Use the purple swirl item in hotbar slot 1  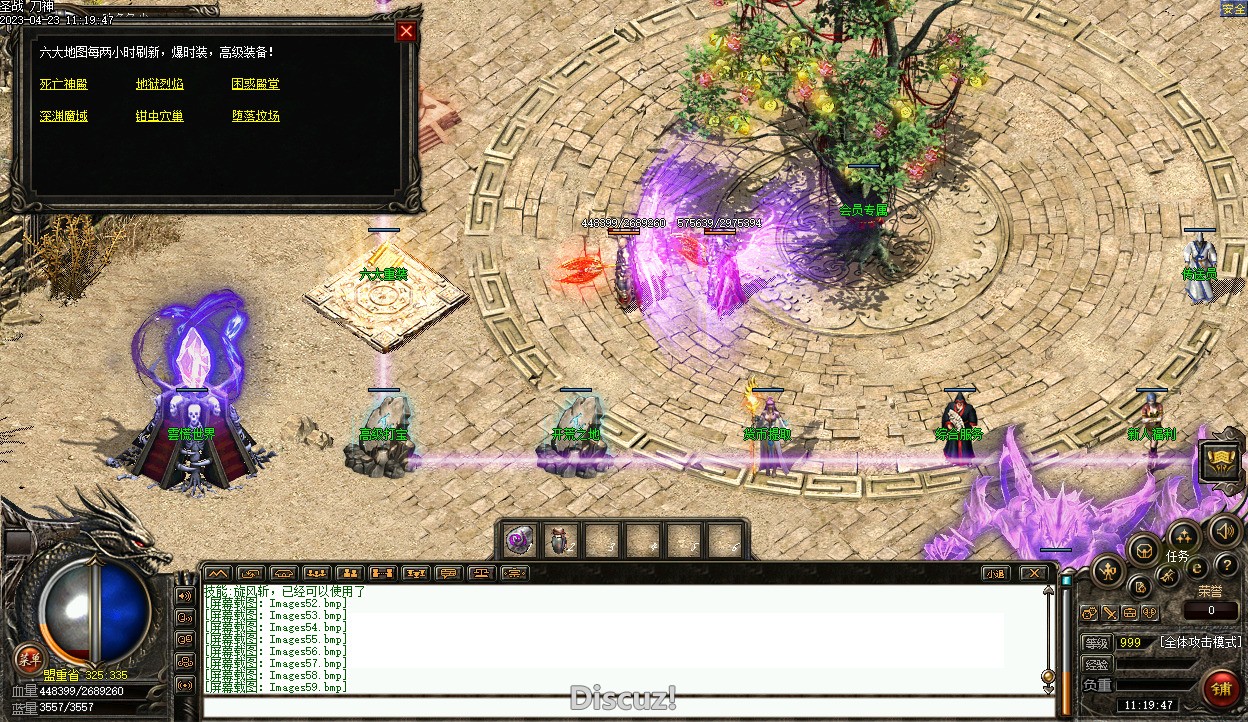point(519,540)
